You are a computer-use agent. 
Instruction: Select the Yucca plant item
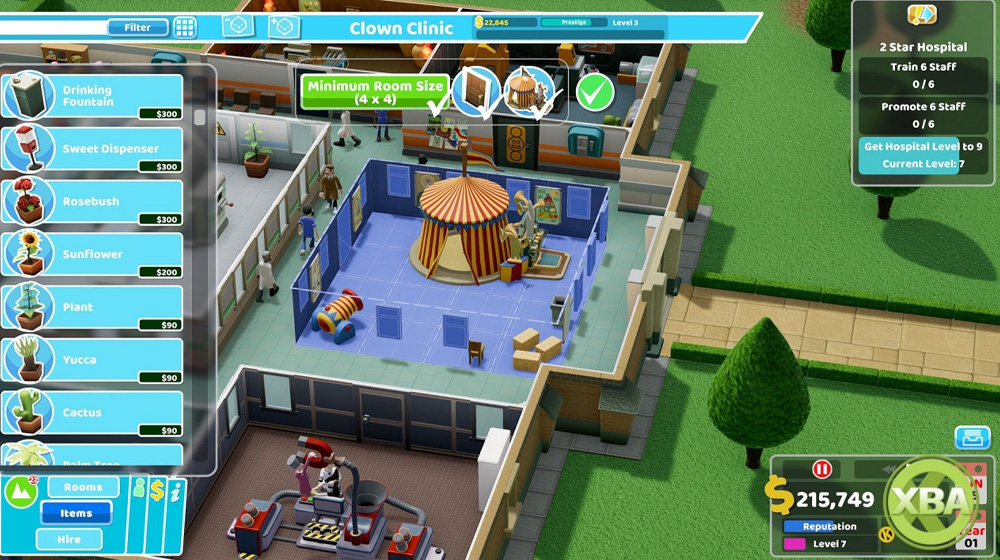(x=93, y=360)
